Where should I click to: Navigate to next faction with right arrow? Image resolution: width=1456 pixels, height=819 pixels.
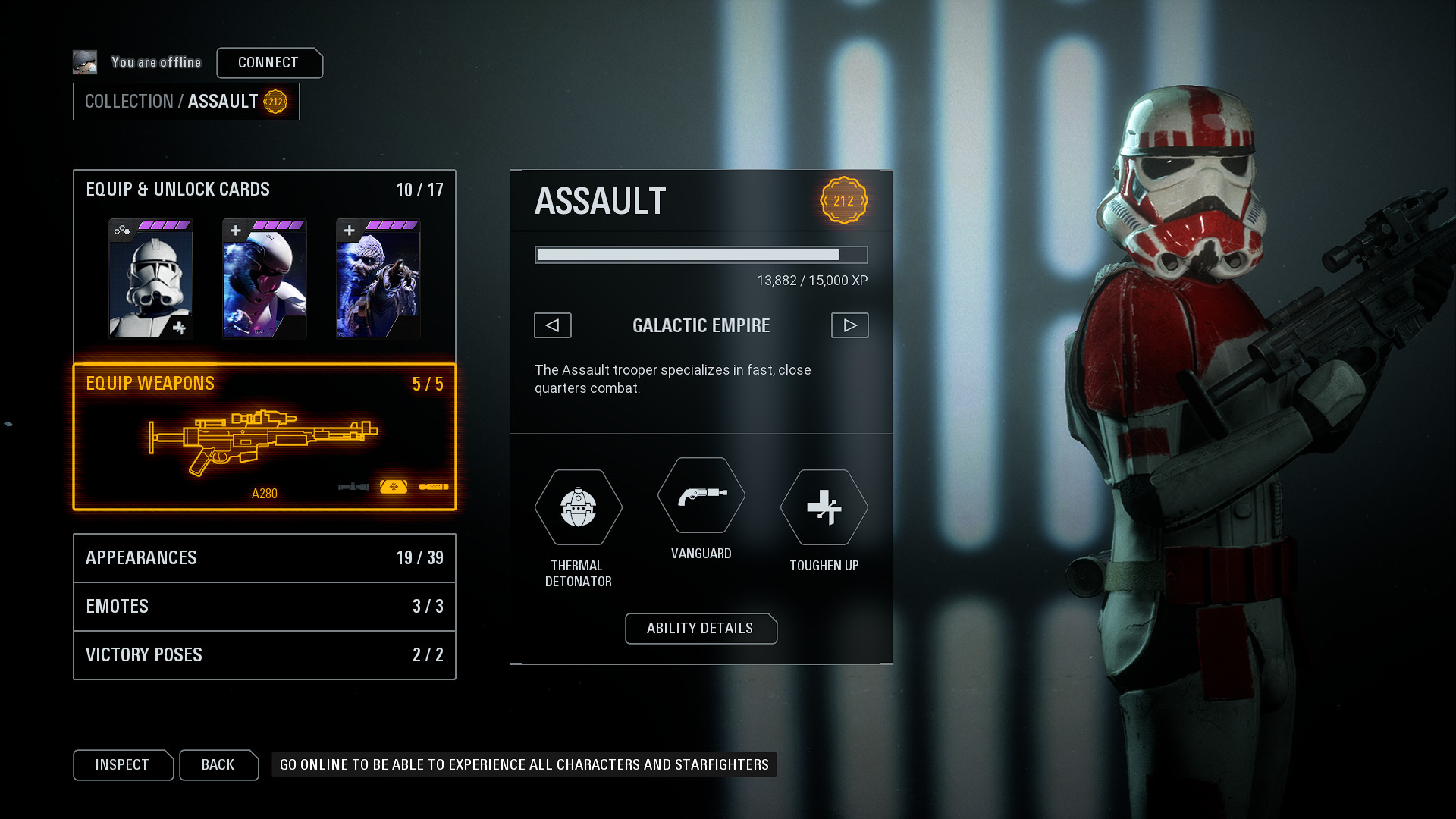(849, 325)
